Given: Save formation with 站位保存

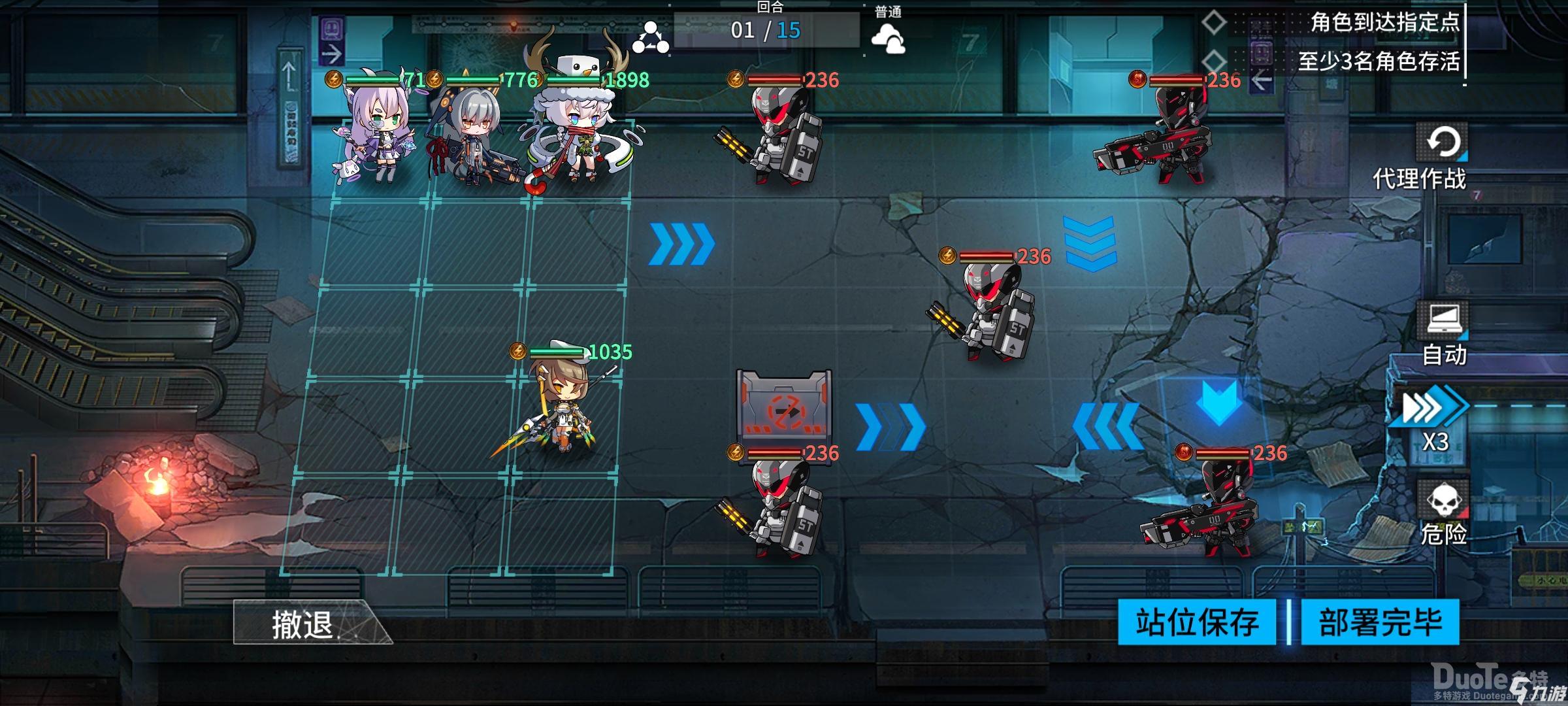Looking at the screenshot, I should (x=1197, y=622).
